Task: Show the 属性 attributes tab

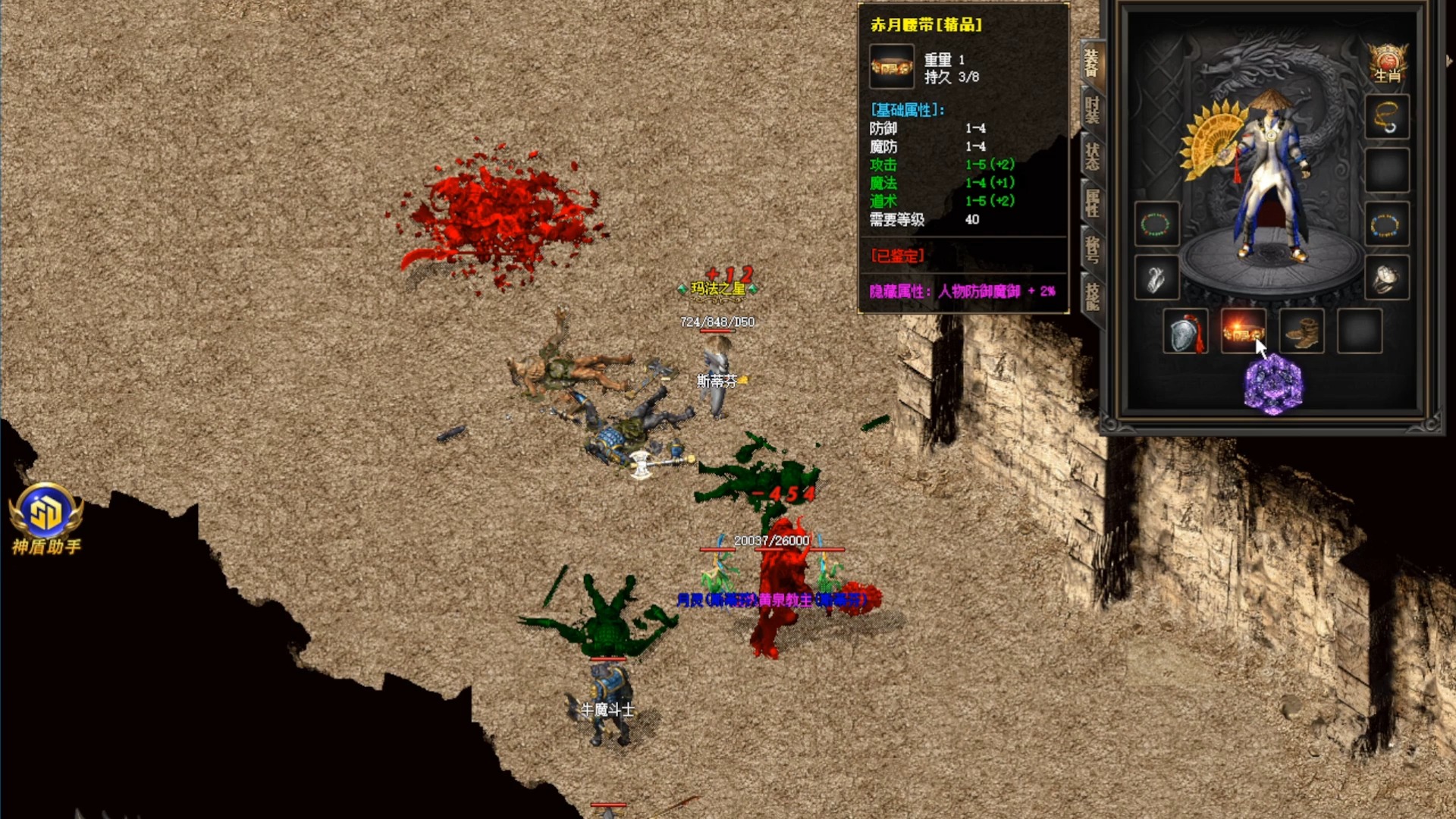Action: tap(1092, 203)
